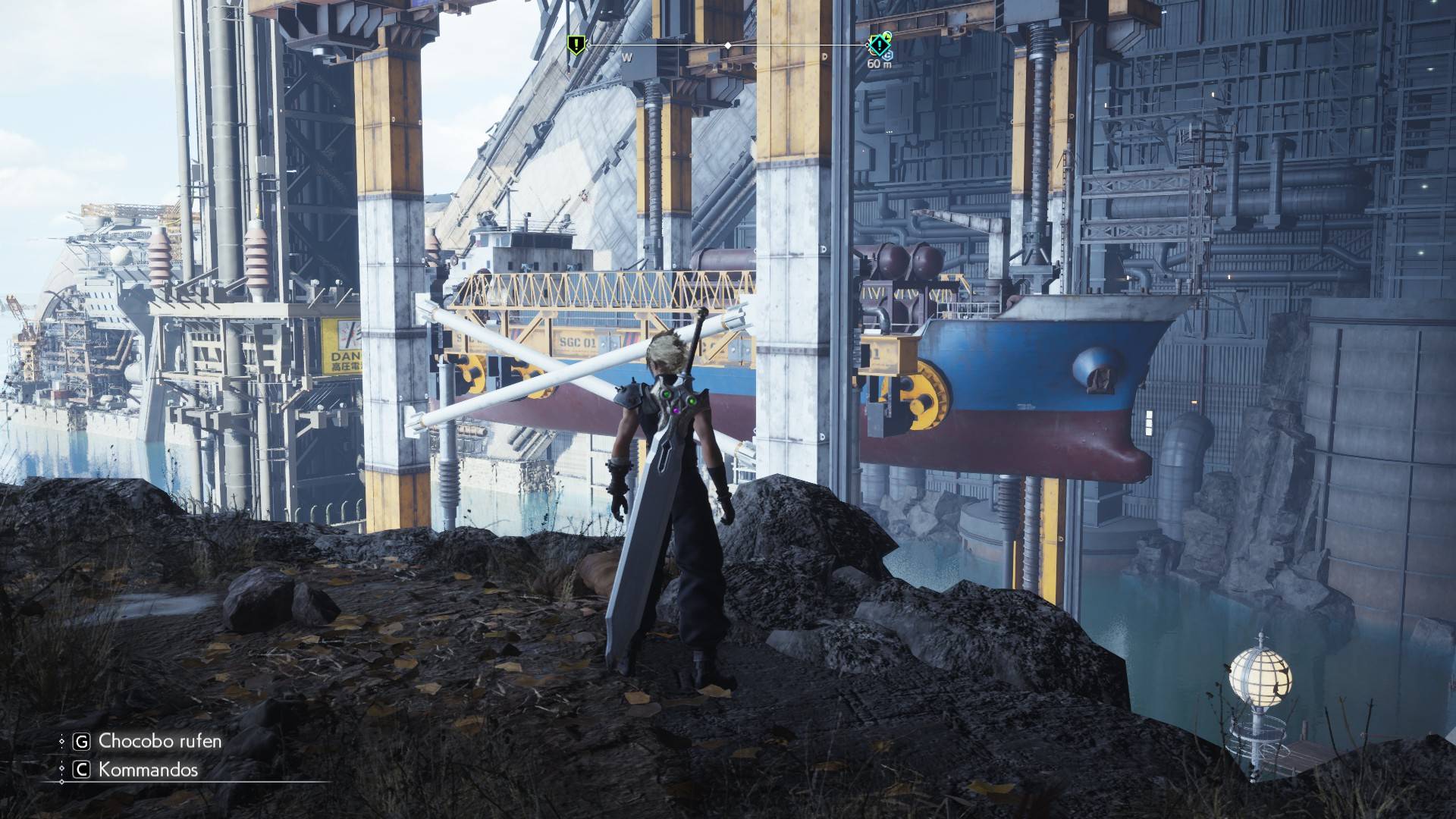
Task: Click the white center diamond on the compass bar
Action: coord(728,45)
